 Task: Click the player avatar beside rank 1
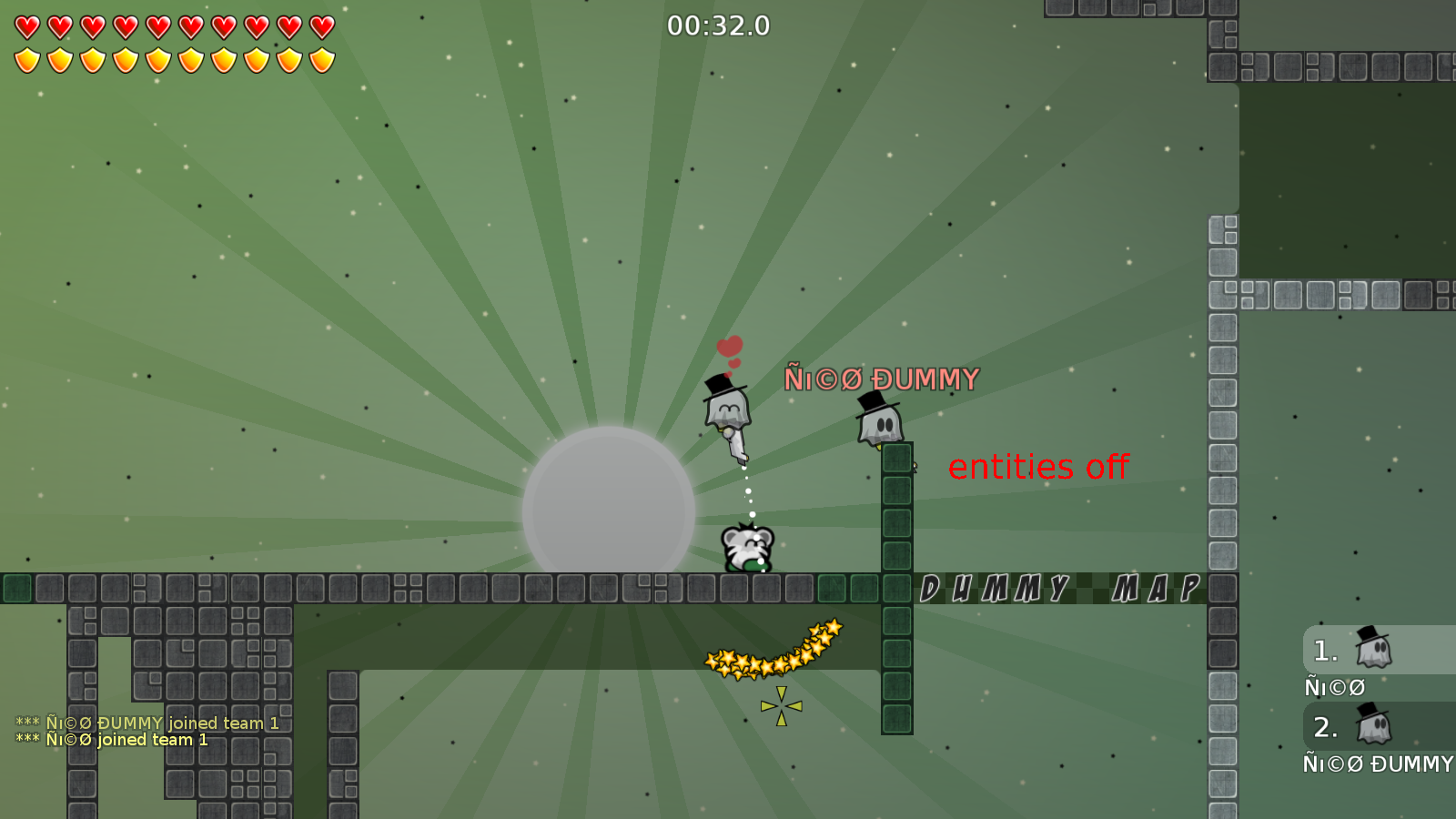pyautogui.click(x=1374, y=650)
